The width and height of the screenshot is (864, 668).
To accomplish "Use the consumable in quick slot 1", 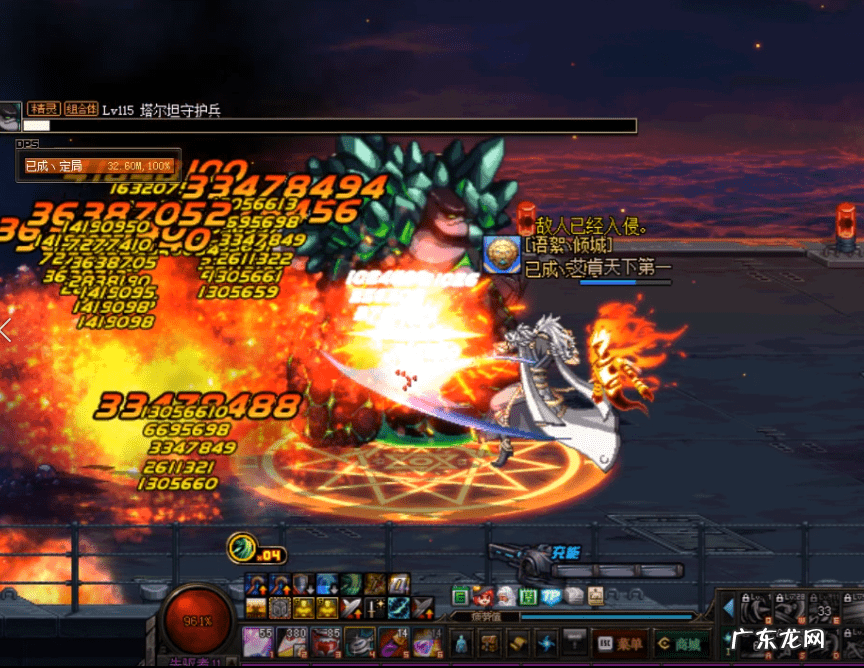I will click(257, 642).
